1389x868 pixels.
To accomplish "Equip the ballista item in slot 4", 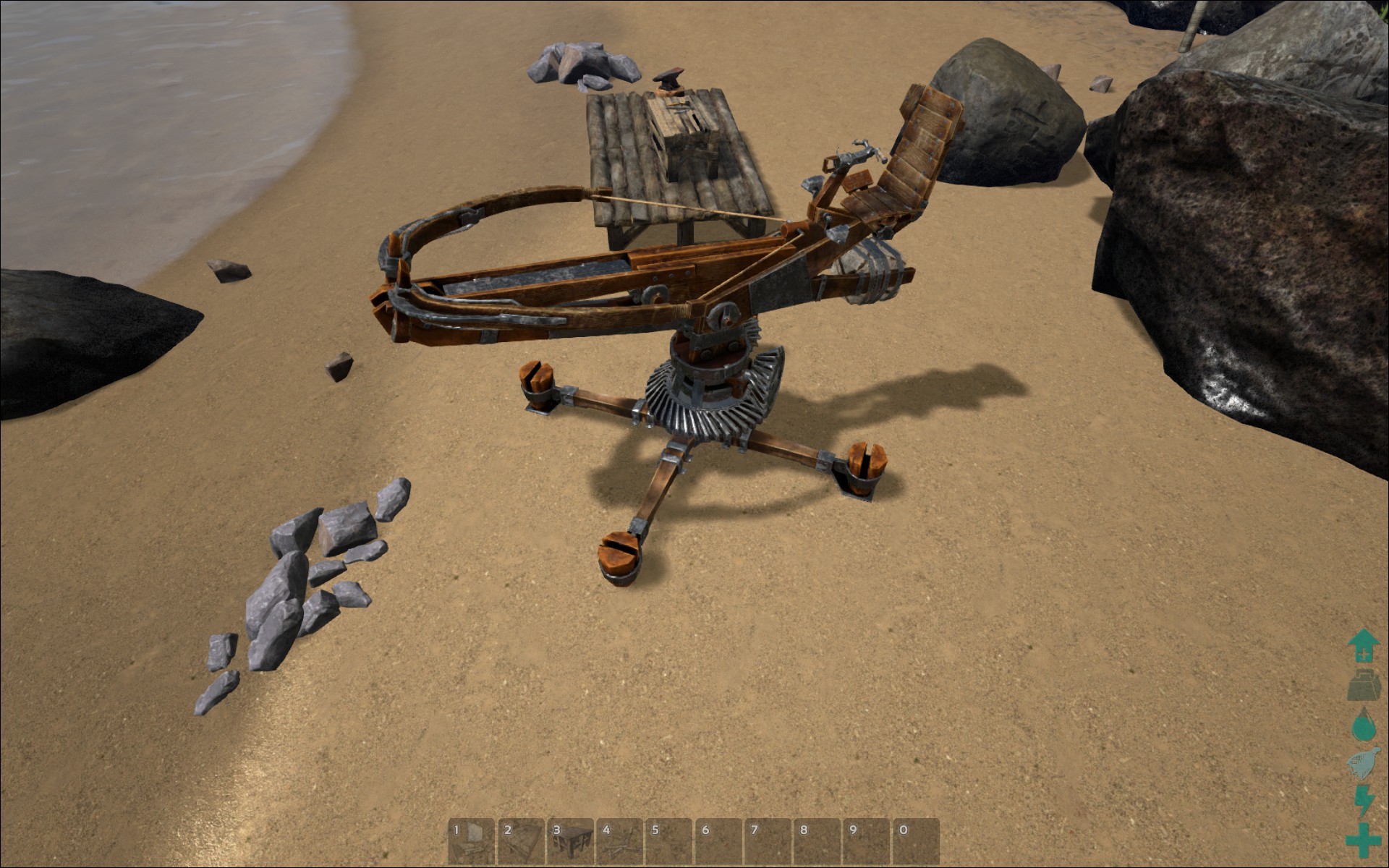I will [x=619, y=841].
